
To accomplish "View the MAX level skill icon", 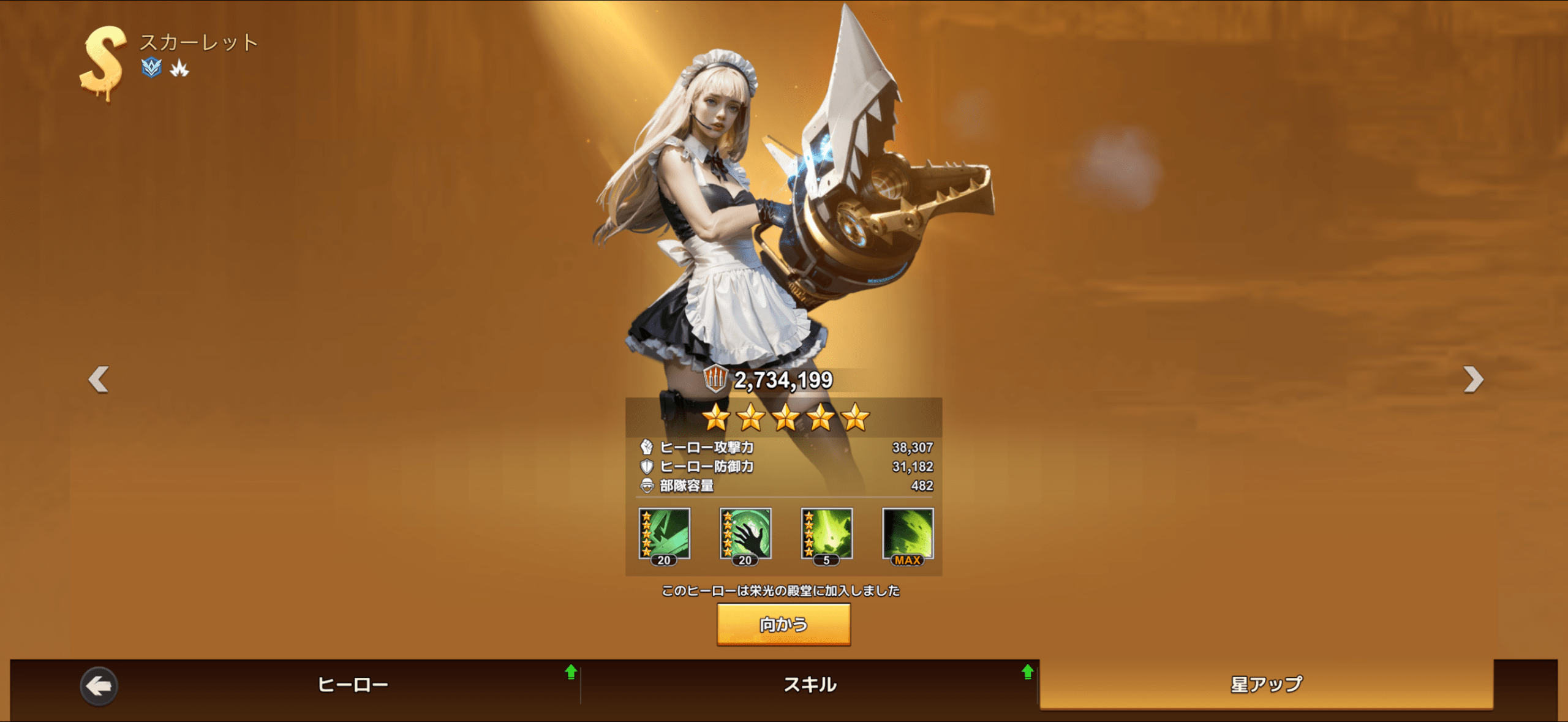I will tap(908, 534).
